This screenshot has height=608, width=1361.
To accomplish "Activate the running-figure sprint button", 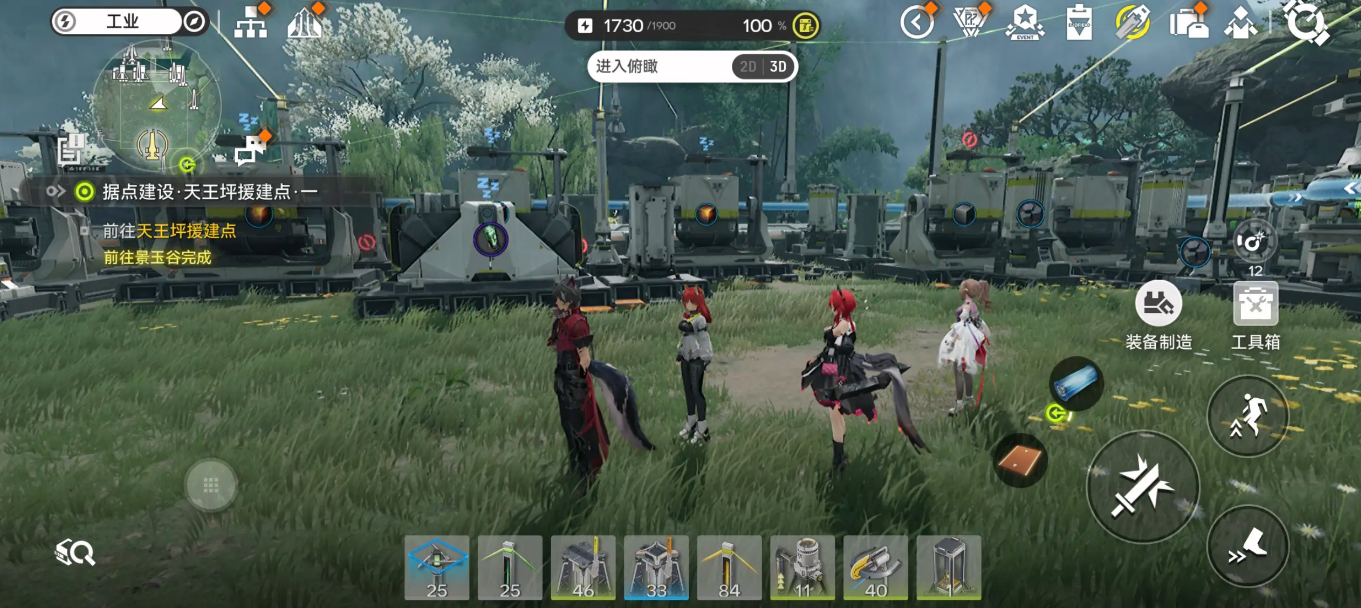I will (x=1247, y=416).
